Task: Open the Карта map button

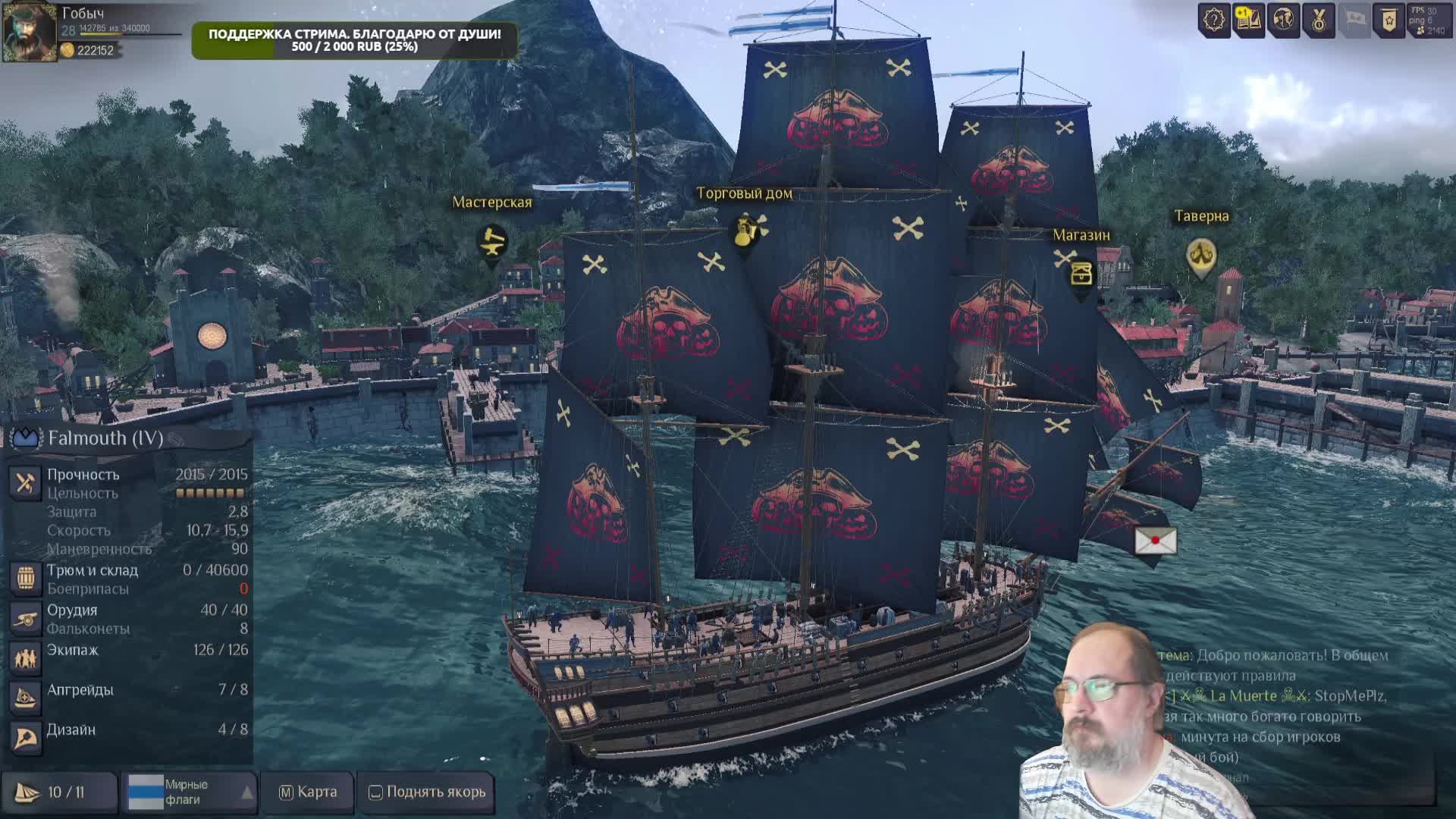Action: click(x=308, y=792)
